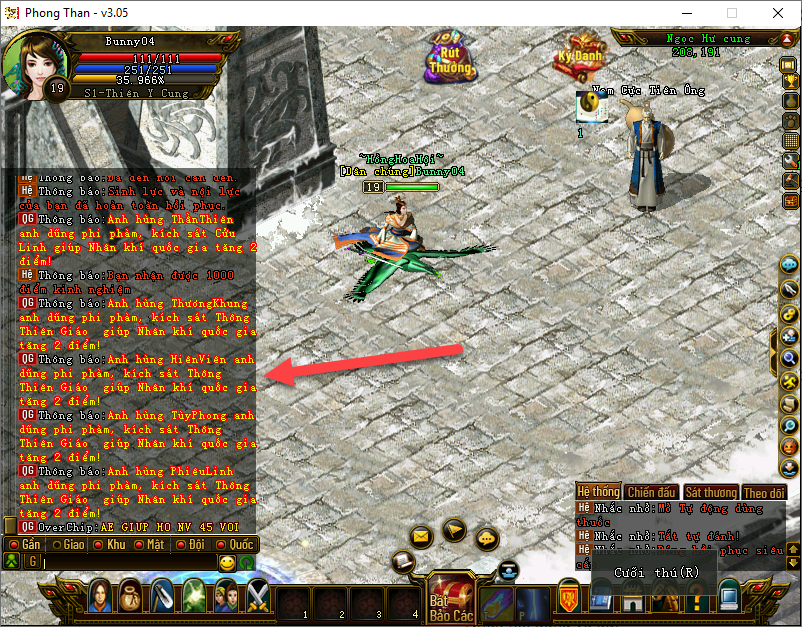This screenshot has width=802, height=627.
Task: Open the chat emoji smiley picker
Action: [x=227, y=563]
